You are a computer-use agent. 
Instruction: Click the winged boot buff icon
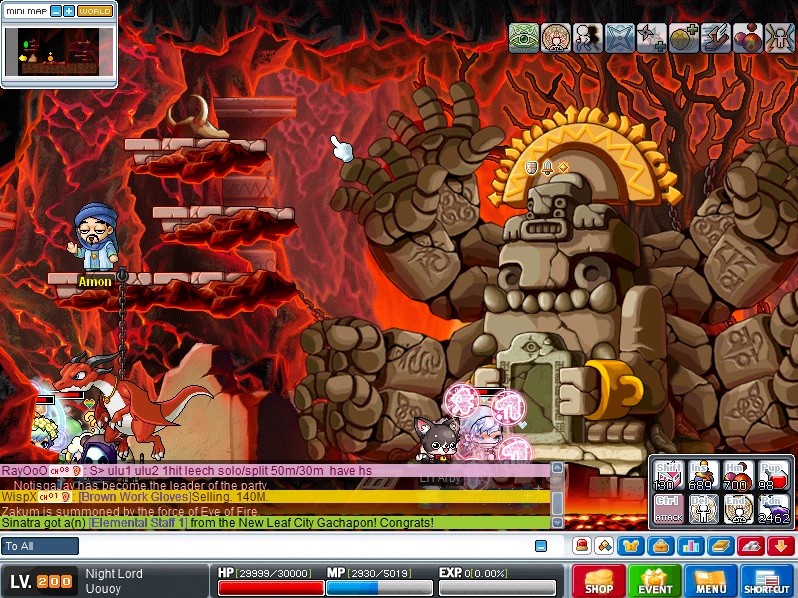click(716, 38)
